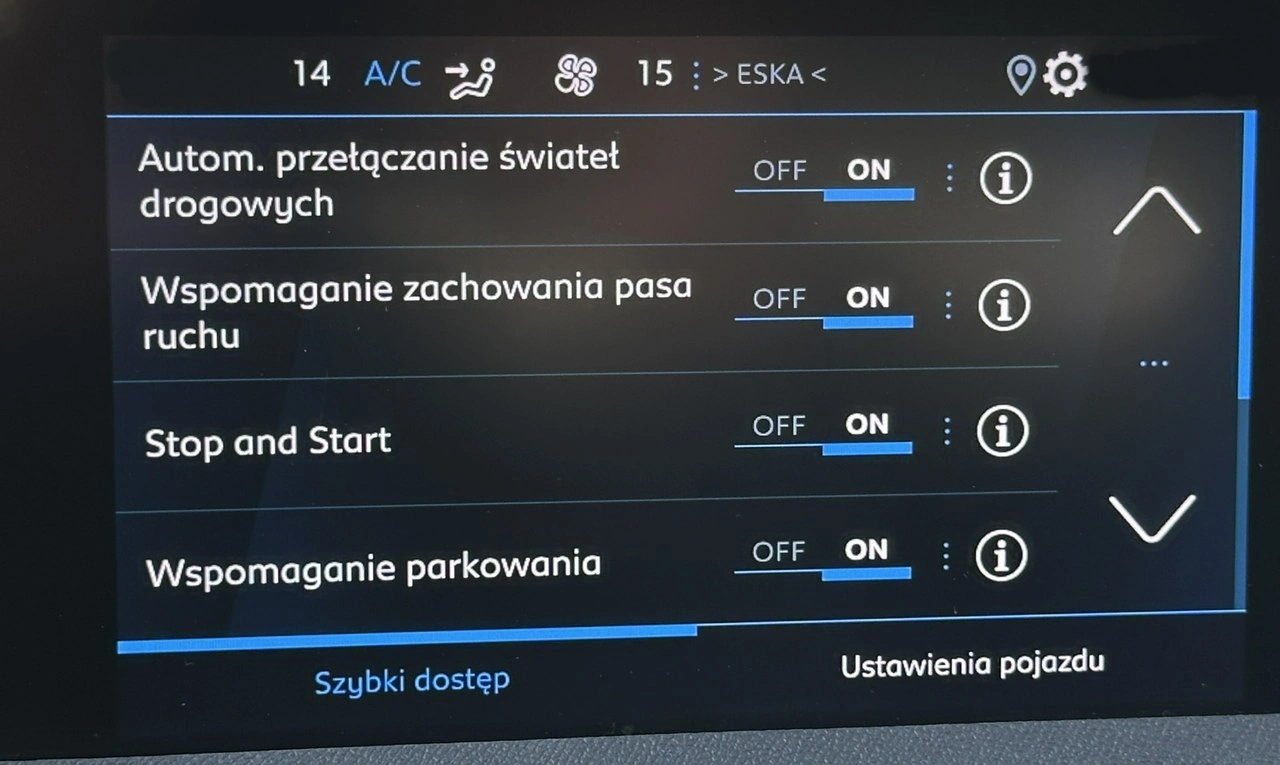Tap the temperature value 14
Screen dimensions: 1280x765
pos(311,71)
